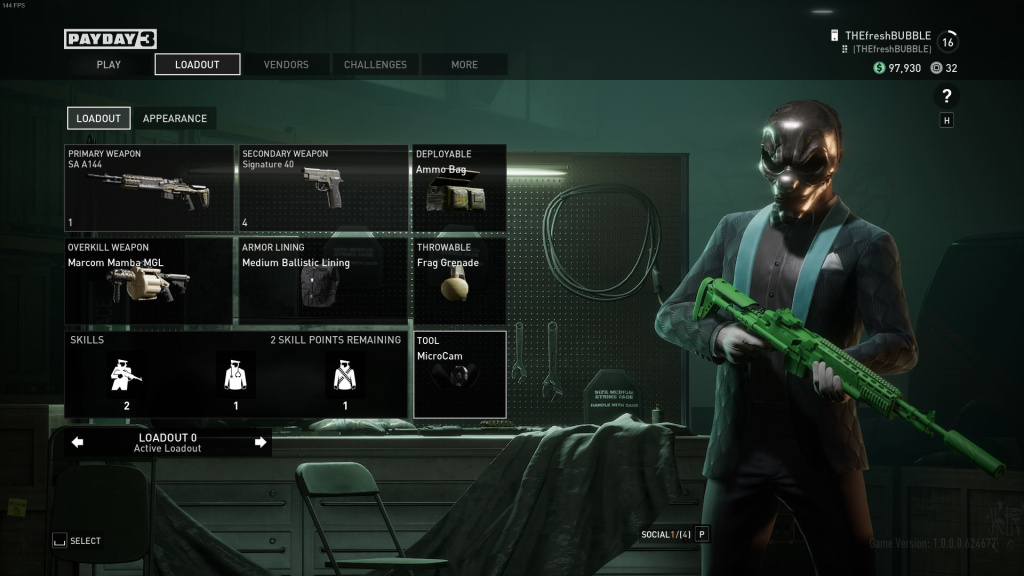Click the Loadout sub-tab
This screenshot has width=1024, height=576.
(x=98, y=118)
